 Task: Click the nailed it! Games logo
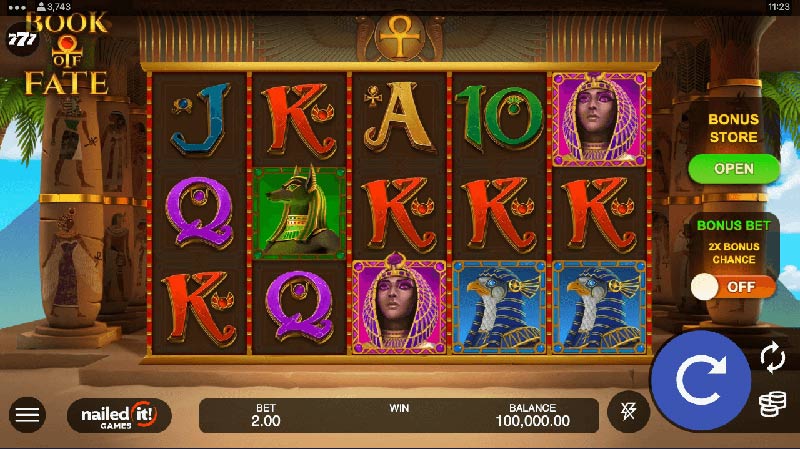119,414
